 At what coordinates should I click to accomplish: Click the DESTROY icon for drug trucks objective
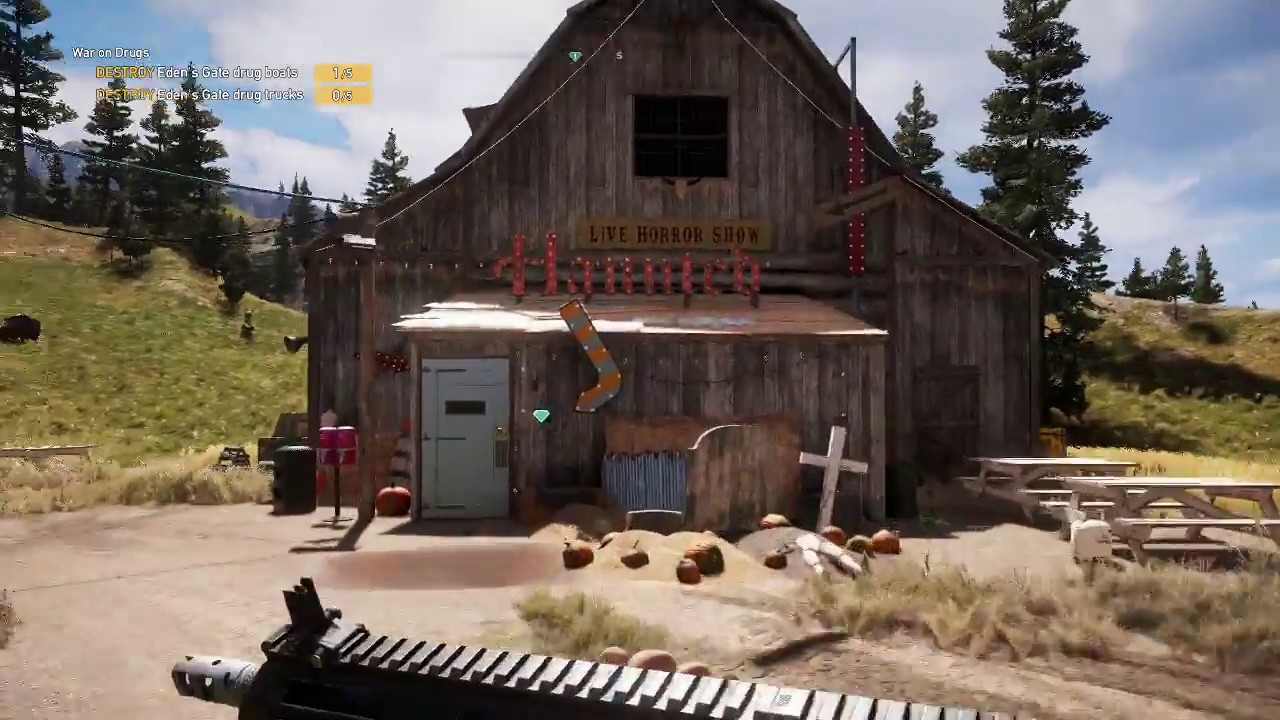tap(124, 94)
